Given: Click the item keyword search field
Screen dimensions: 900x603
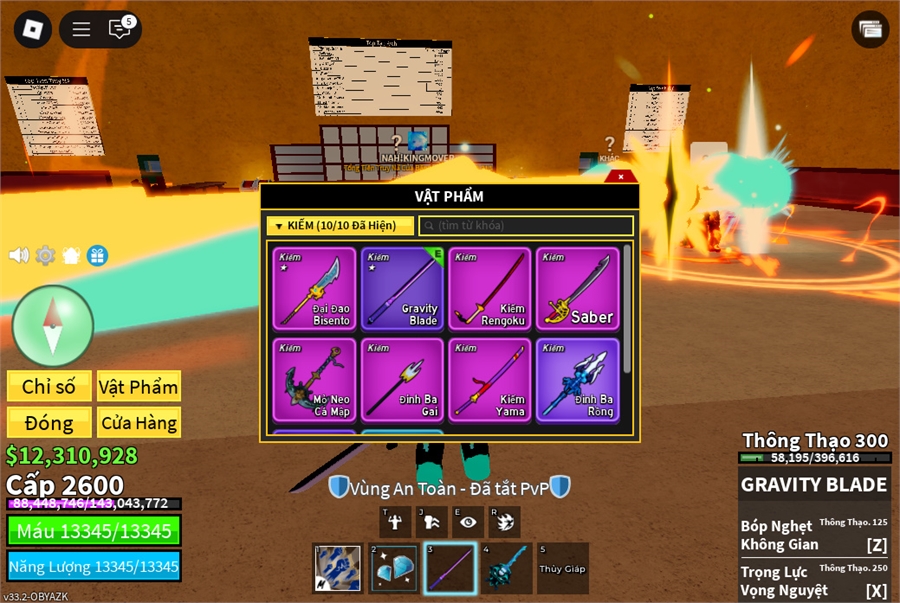Looking at the screenshot, I should click(526, 226).
